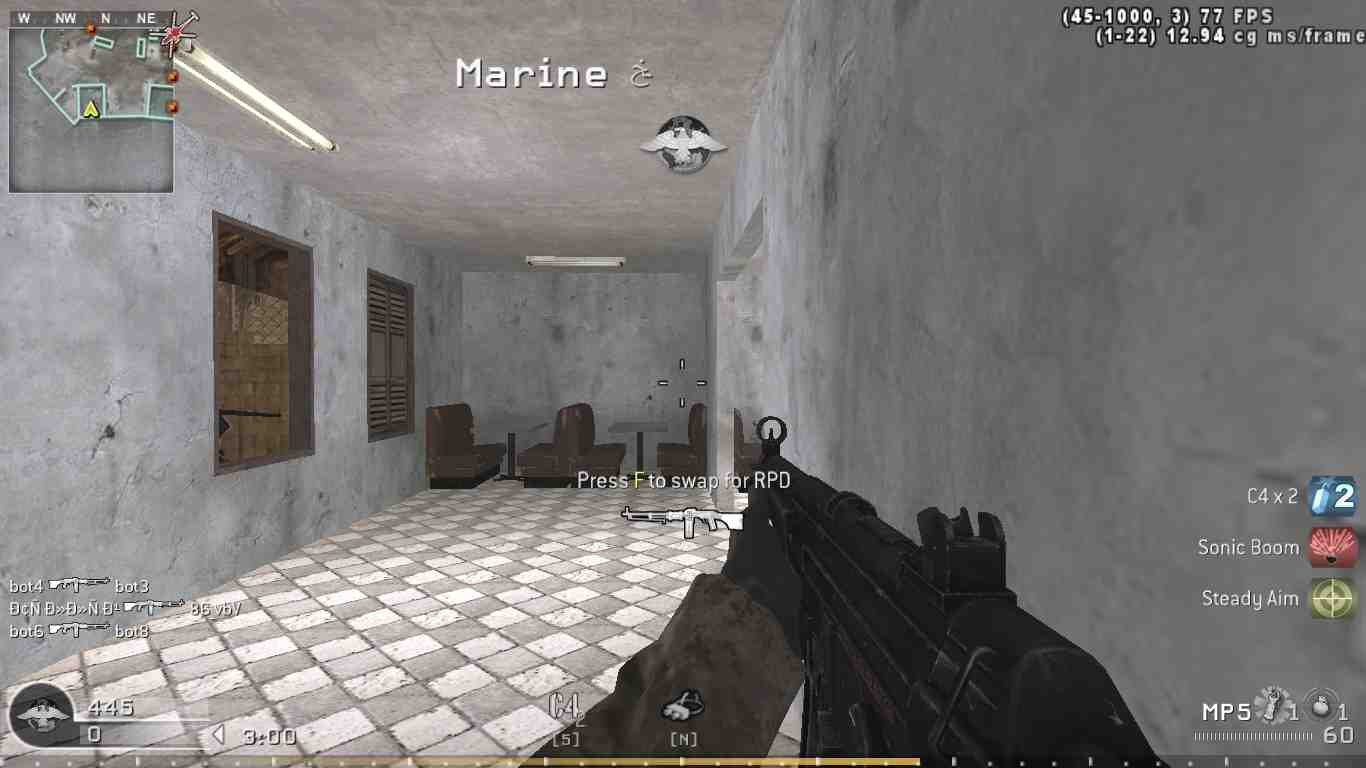Click the eagle team emblem near the ceiling
The image size is (1366, 768).
pyautogui.click(x=683, y=142)
